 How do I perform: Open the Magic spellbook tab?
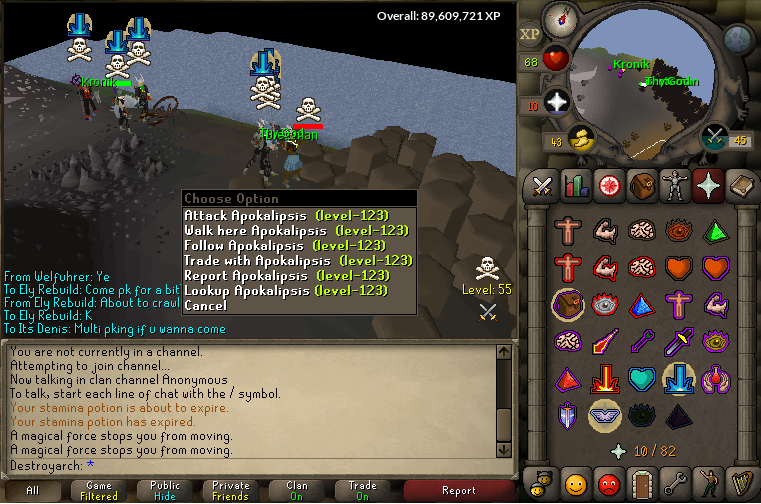click(740, 185)
